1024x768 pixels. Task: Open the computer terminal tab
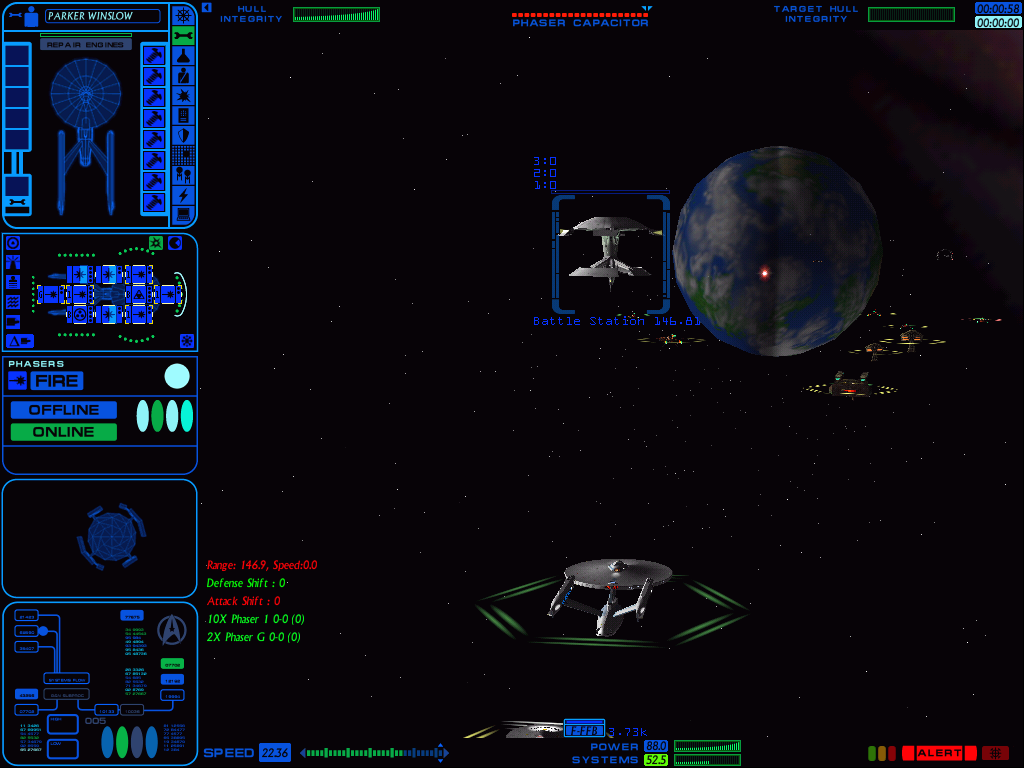(182, 214)
